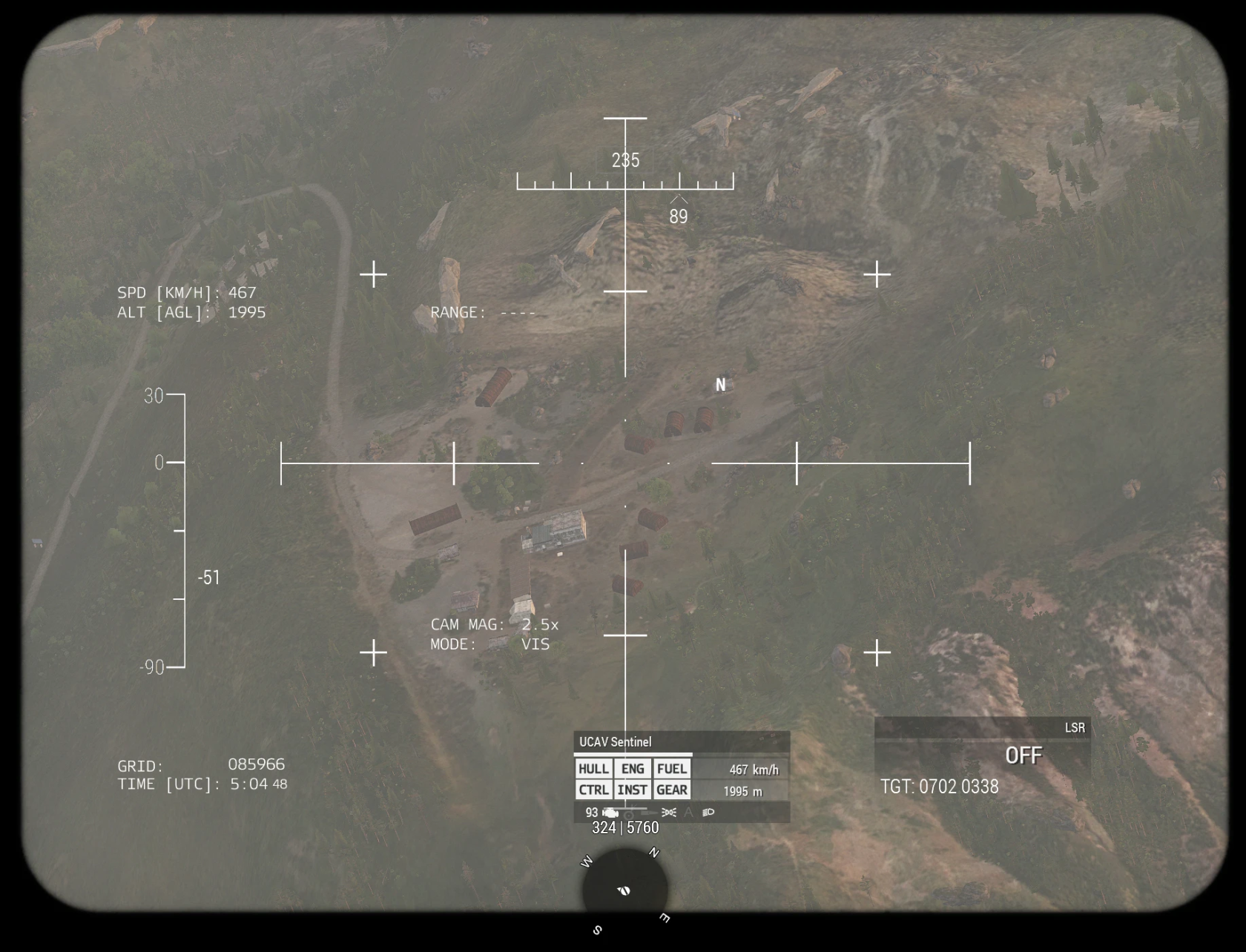The height and width of the screenshot is (952, 1246).
Task: Select the autopilot "A" indicator icon
Action: [x=688, y=813]
